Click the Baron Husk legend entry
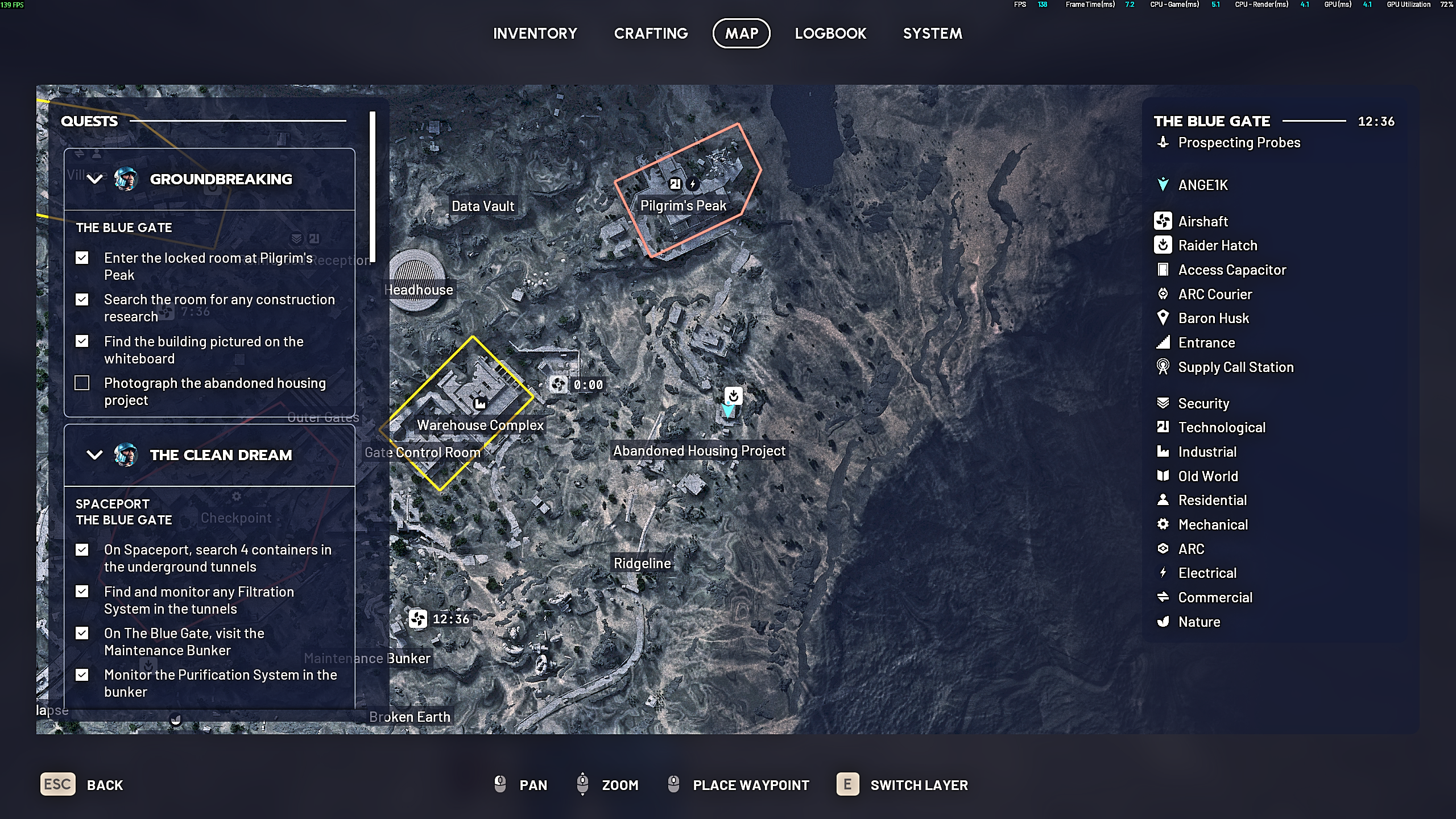The image size is (1456, 819). (1213, 318)
